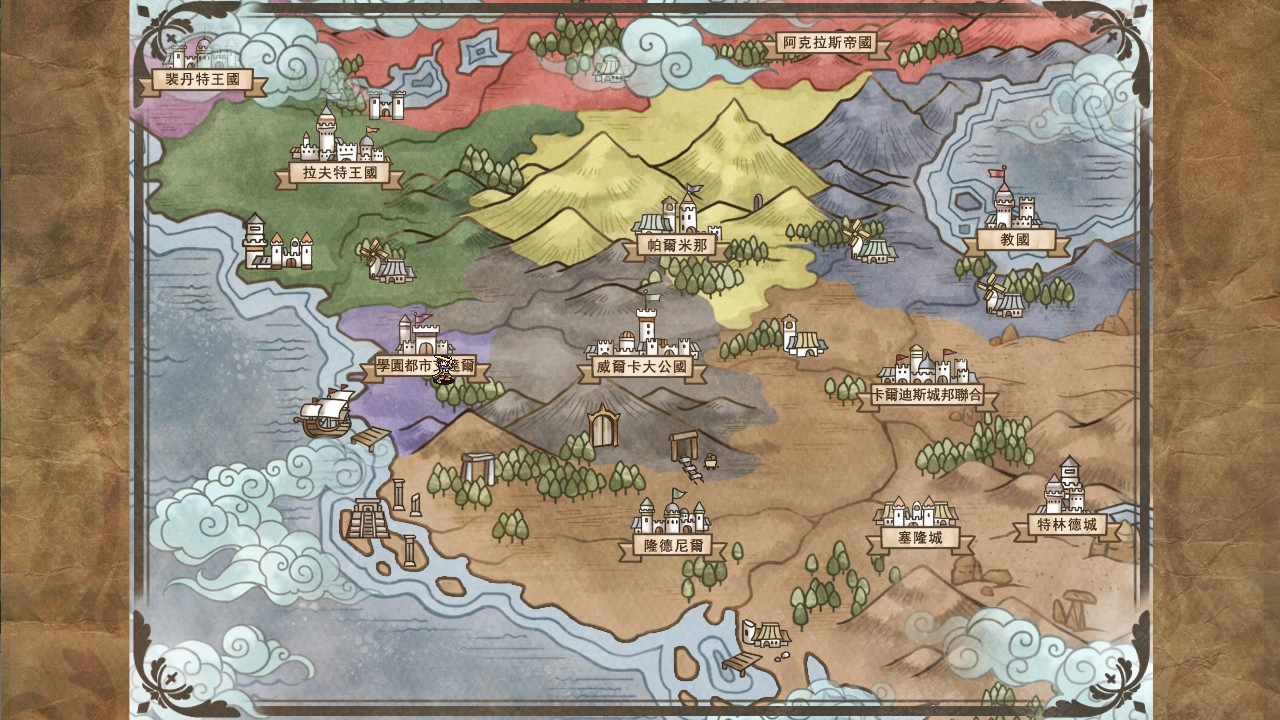Go to 隆德尼爾 town

pos(671,546)
